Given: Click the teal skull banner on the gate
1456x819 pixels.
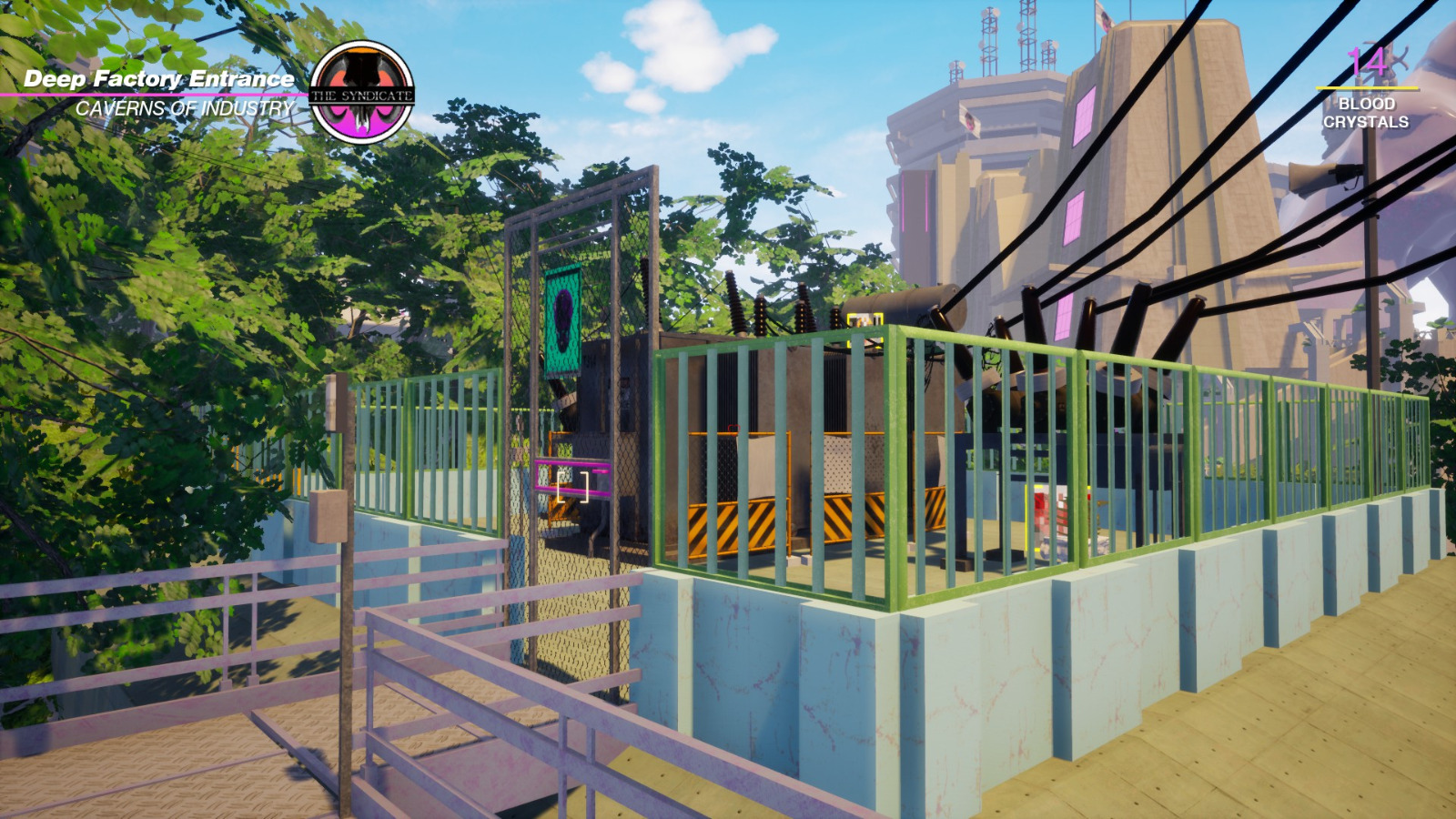Looking at the screenshot, I should tap(561, 324).
